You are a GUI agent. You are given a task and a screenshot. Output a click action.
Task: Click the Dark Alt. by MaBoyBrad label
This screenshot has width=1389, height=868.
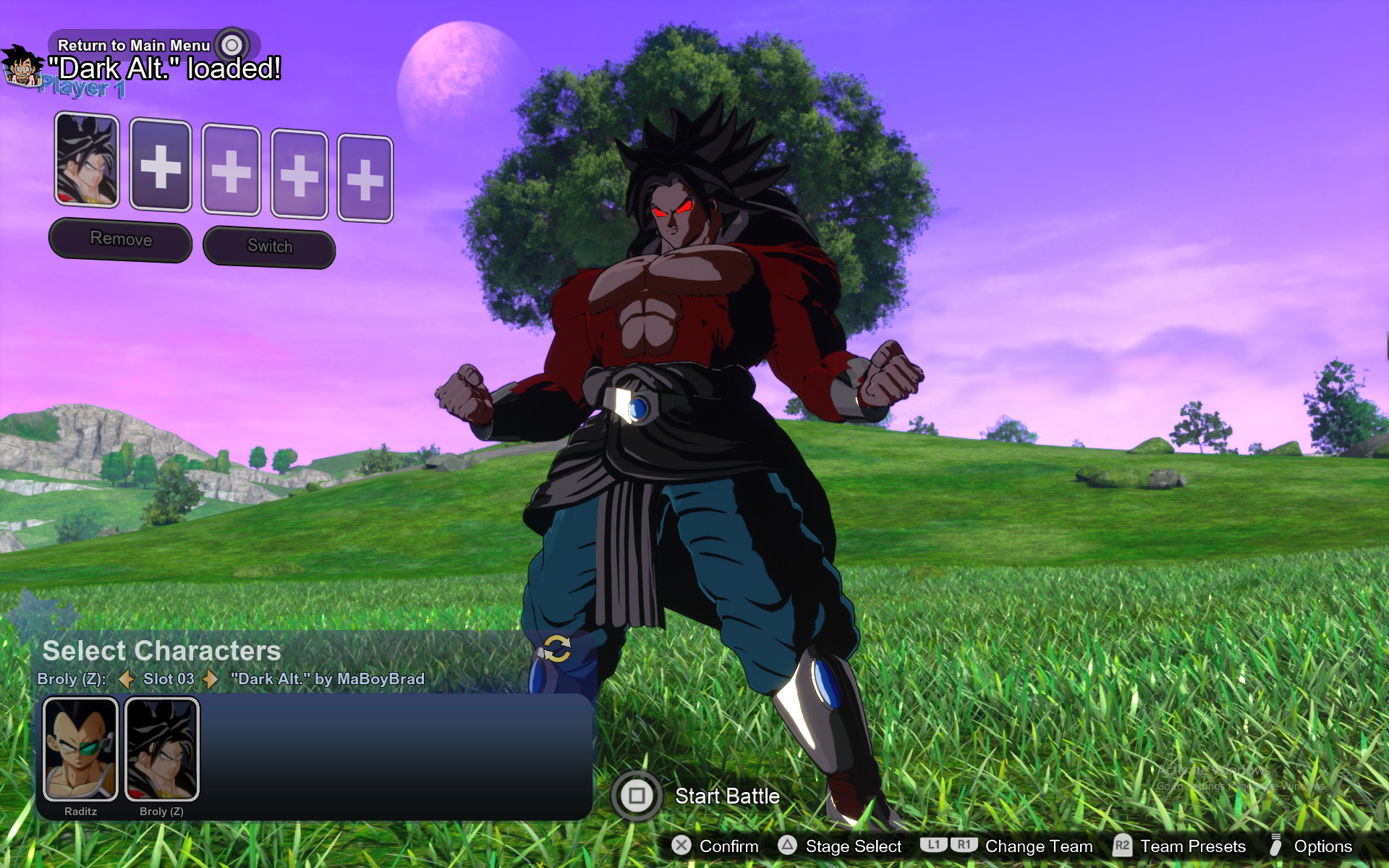click(x=327, y=679)
